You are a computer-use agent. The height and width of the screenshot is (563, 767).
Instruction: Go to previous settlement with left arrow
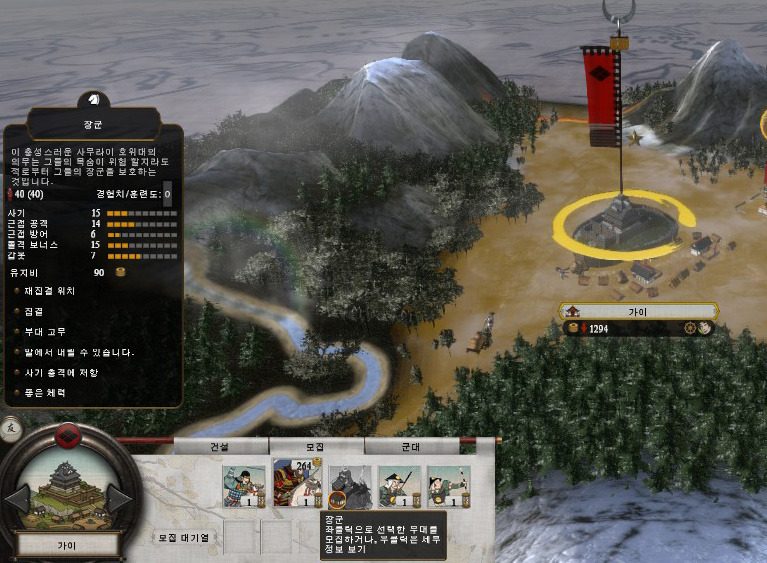(19, 499)
